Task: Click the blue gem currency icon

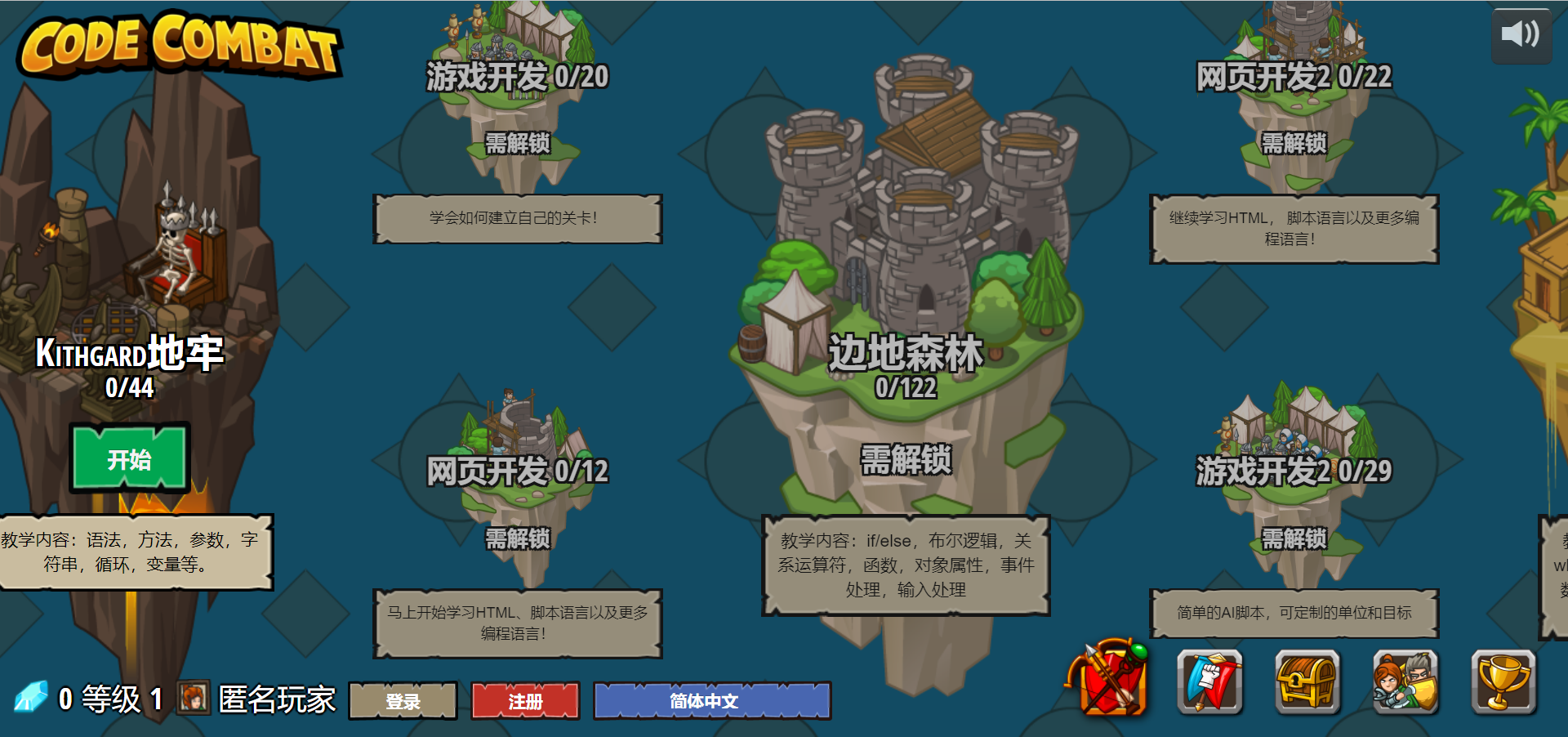Action: click(32, 697)
